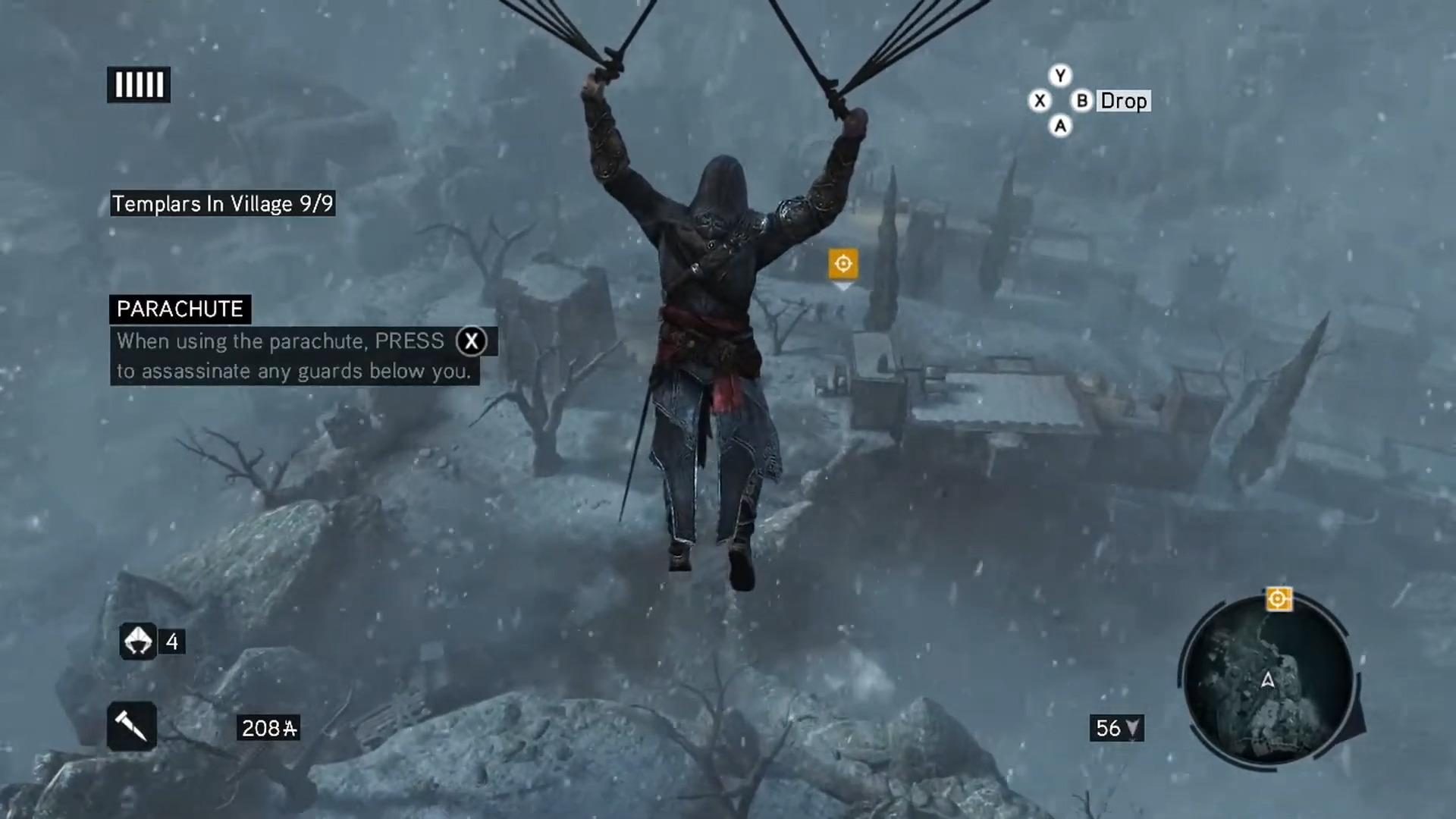1456x819 pixels.
Task: Click the Animus coin currency icon
Action: [290, 729]
